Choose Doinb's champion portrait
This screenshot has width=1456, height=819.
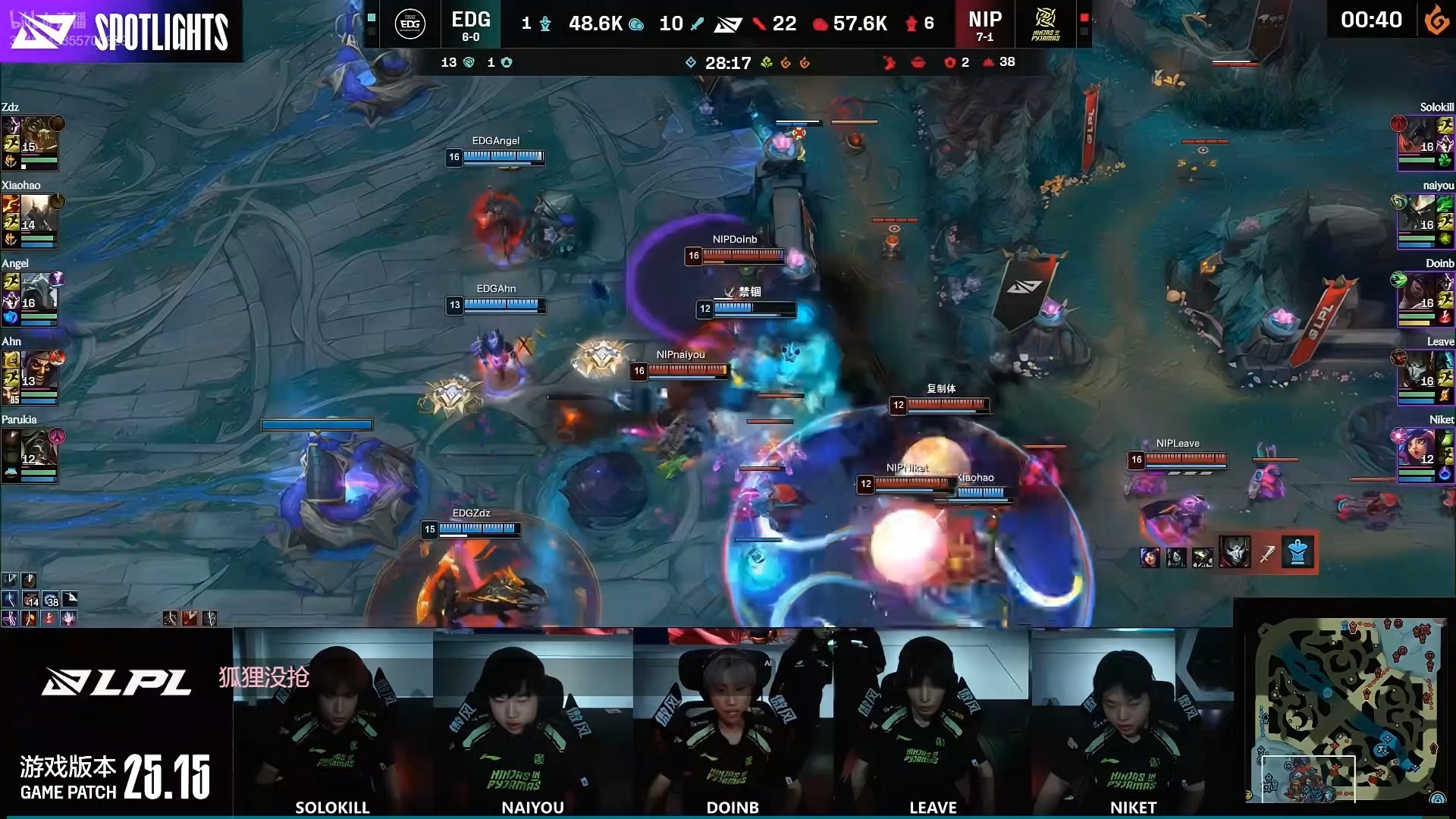pyautogui.click(x=1417, y=293)
